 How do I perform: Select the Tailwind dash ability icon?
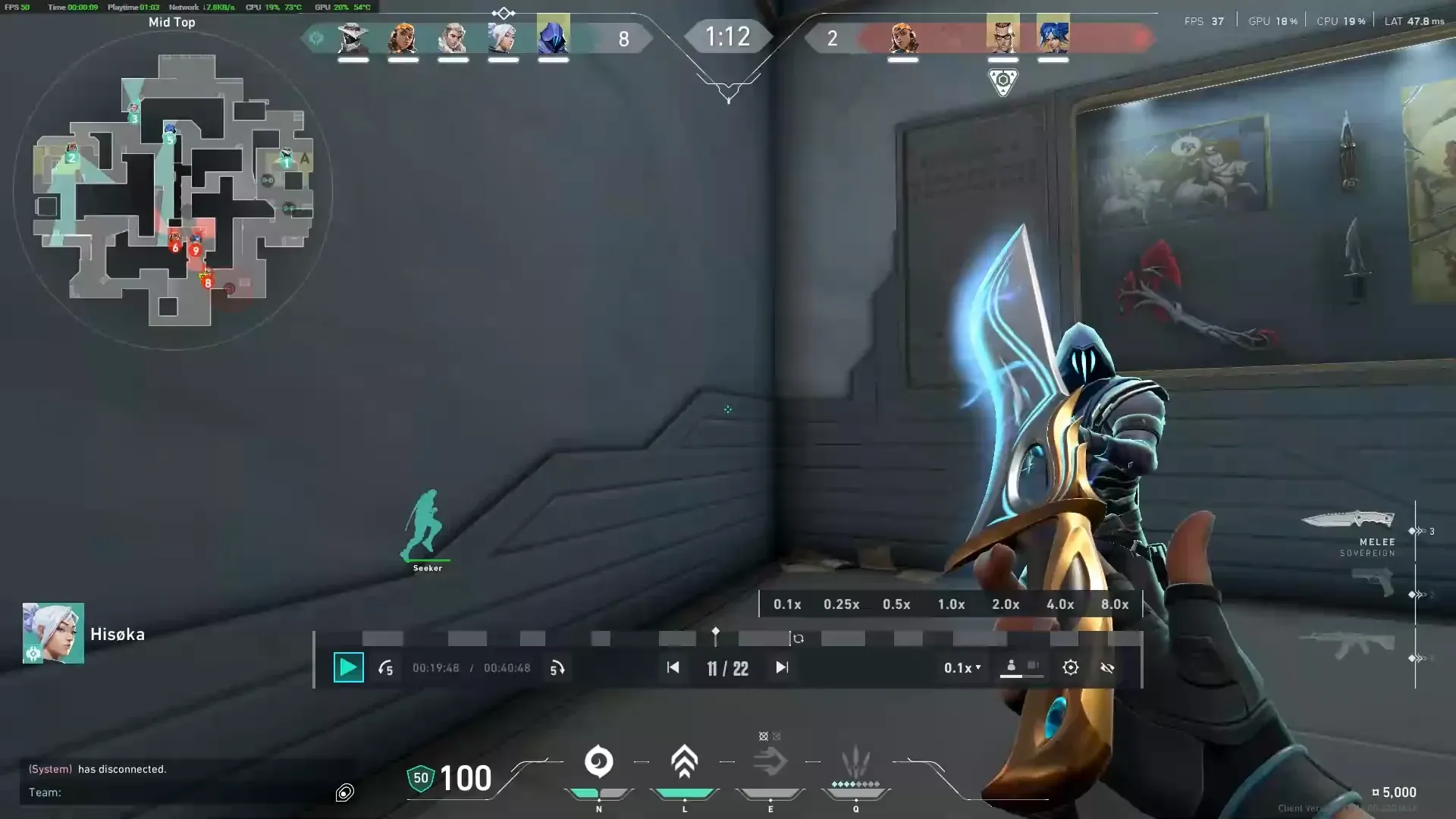[771, 761]
